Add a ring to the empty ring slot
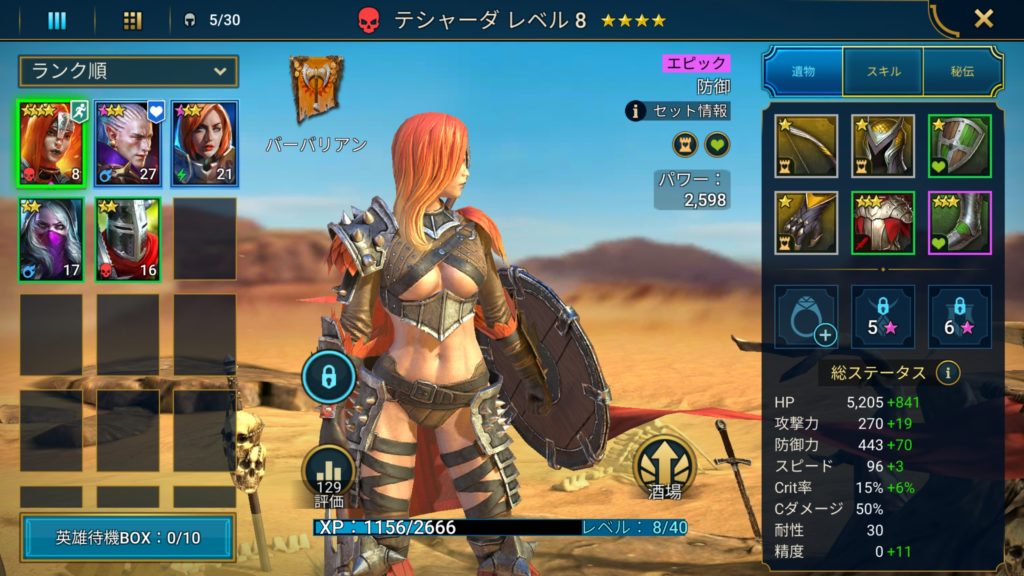Image resolution: width=1024 pixels, height=576 pixels. pyautogui.click(x=806, y=317)
